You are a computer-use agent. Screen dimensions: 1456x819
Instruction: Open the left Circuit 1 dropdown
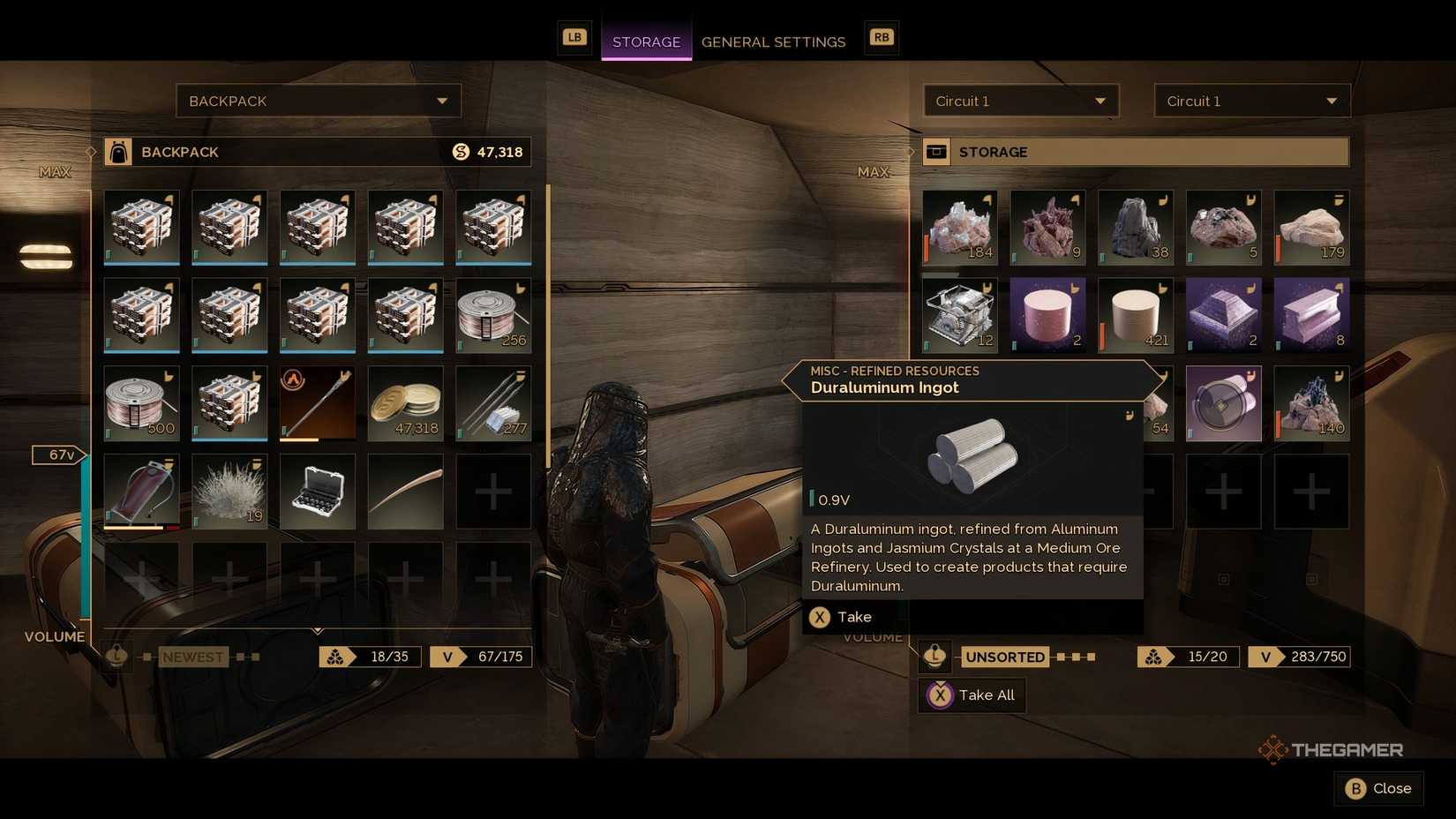pyautogui.click(x=1020, y=101)
